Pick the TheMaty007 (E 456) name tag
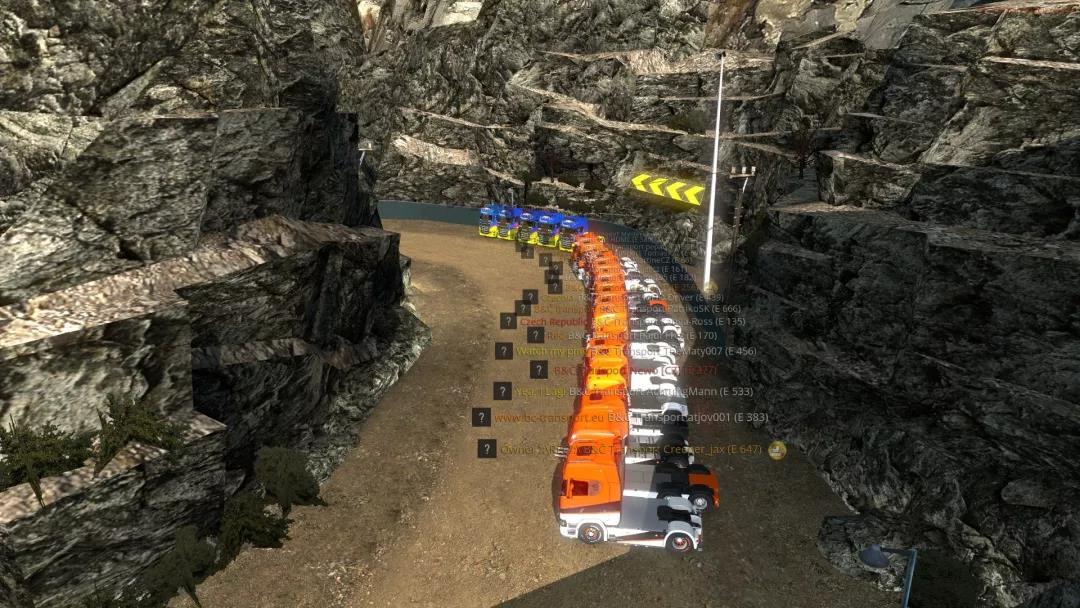1080x608 pixels. point(720,351)
